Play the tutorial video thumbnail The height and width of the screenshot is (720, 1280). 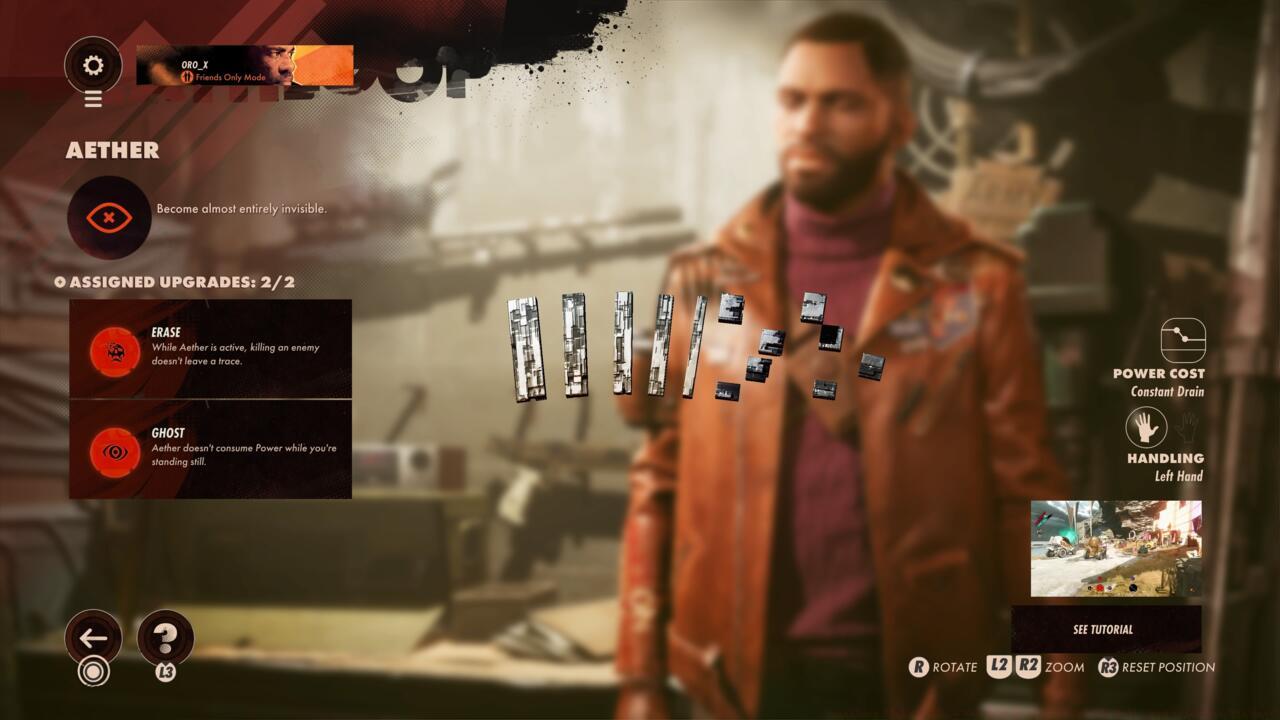point(1116,548)
